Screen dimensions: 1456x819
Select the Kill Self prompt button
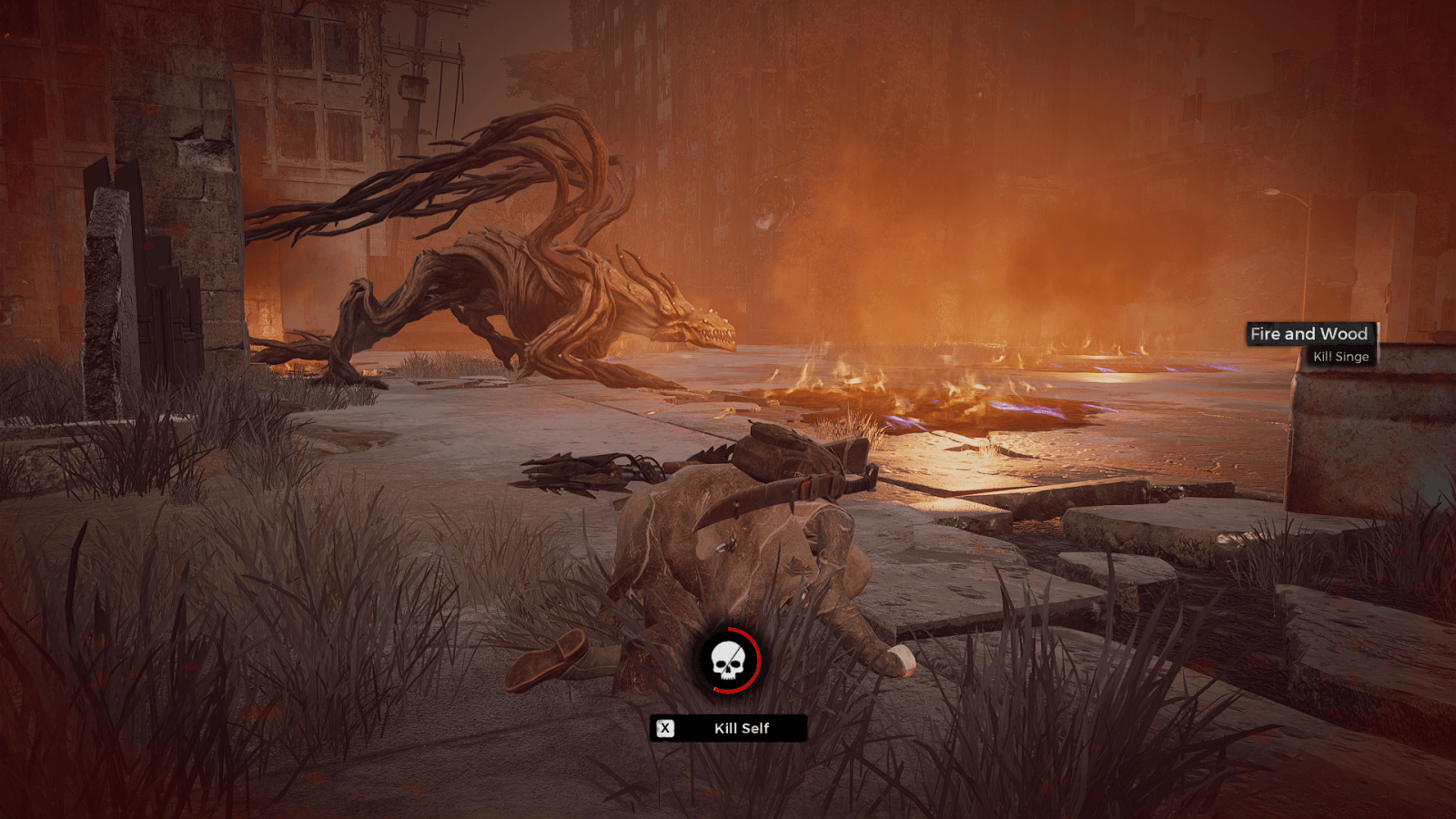pyautogui.click(x=728, y=728)
